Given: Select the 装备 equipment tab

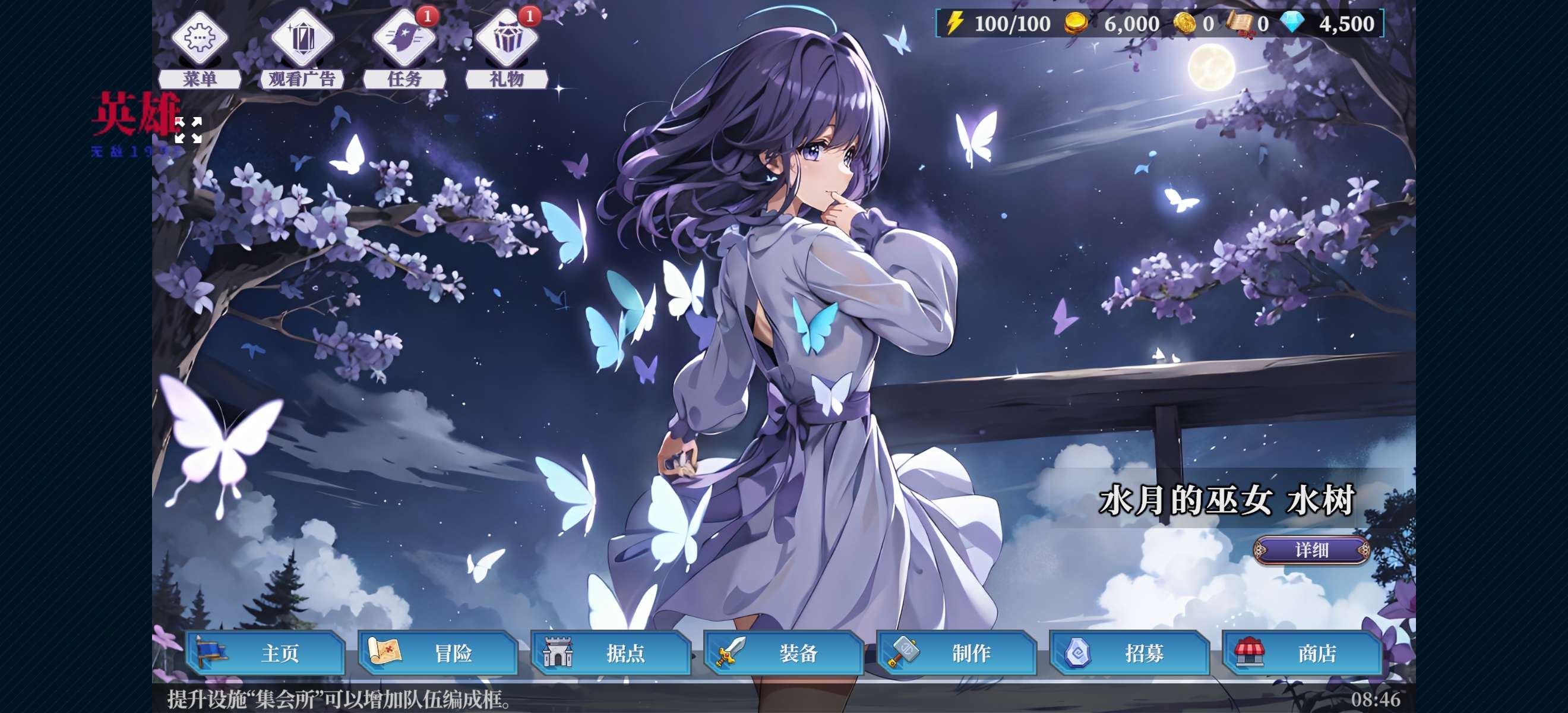Looking at the screenshot, I should pyautogui.click(x=784, y=654).
